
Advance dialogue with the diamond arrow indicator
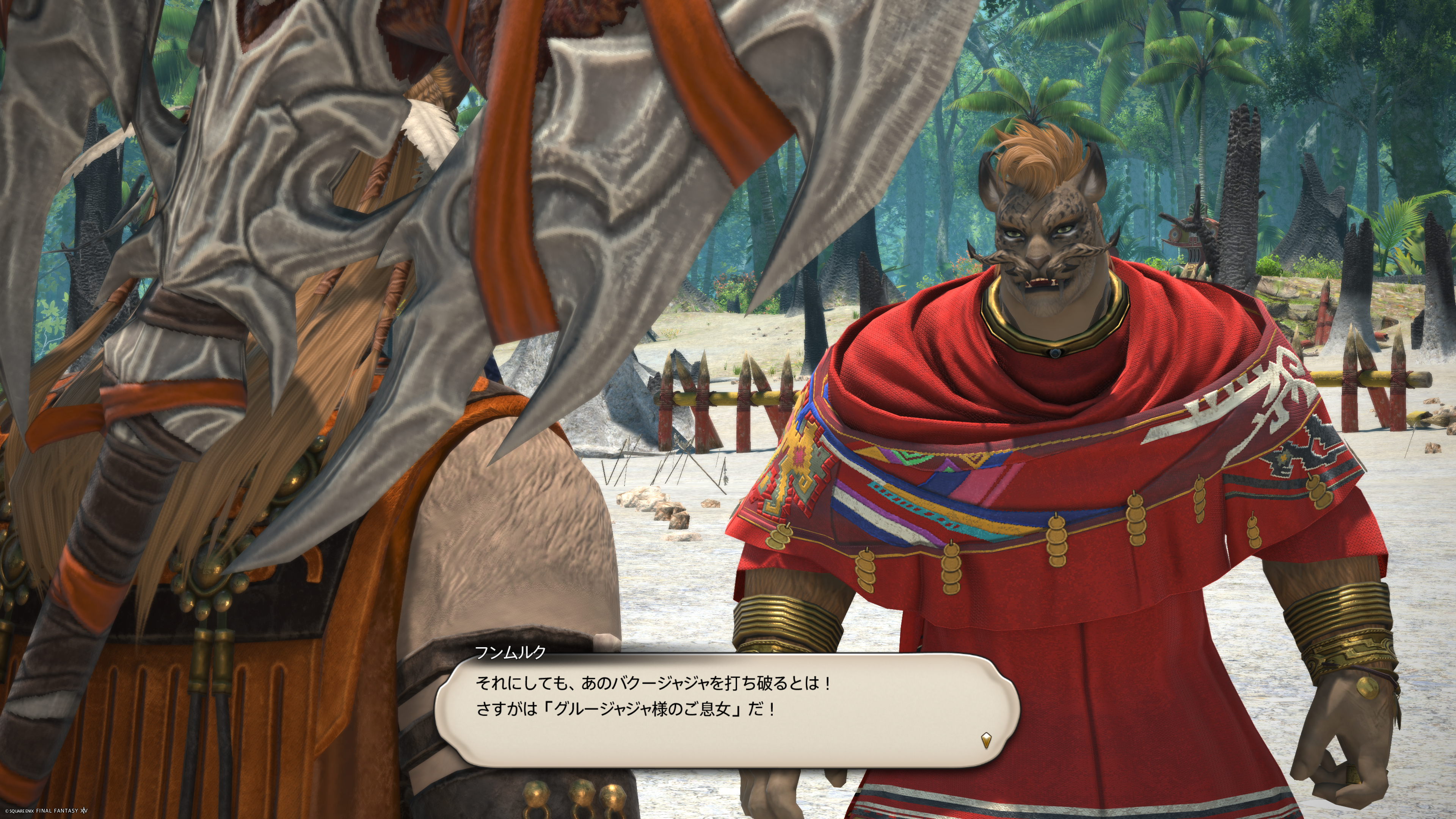[986, 740]
